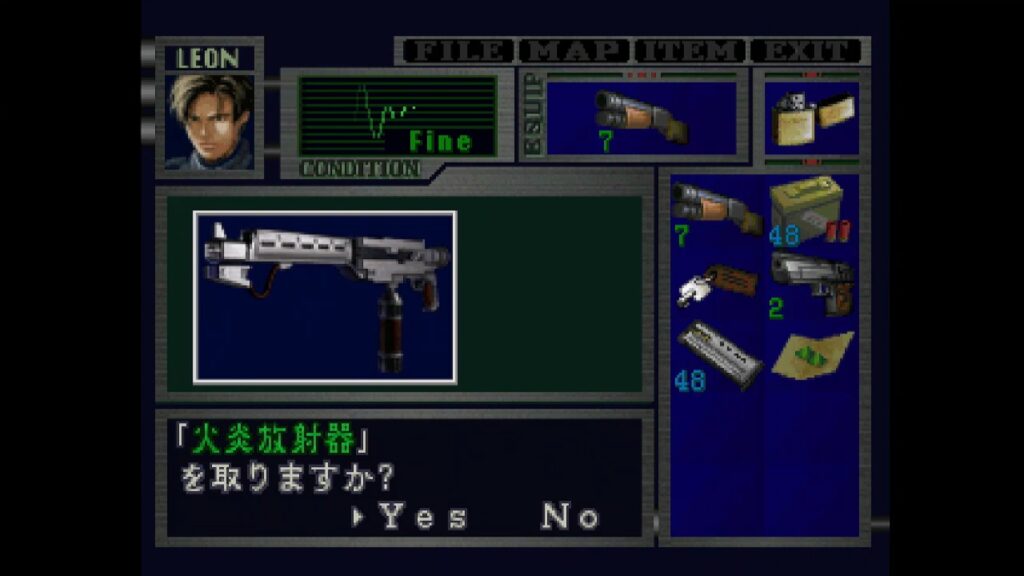Screen dimensions: 1024x576
Task: Select the lighter personal item
Action: 810,118
